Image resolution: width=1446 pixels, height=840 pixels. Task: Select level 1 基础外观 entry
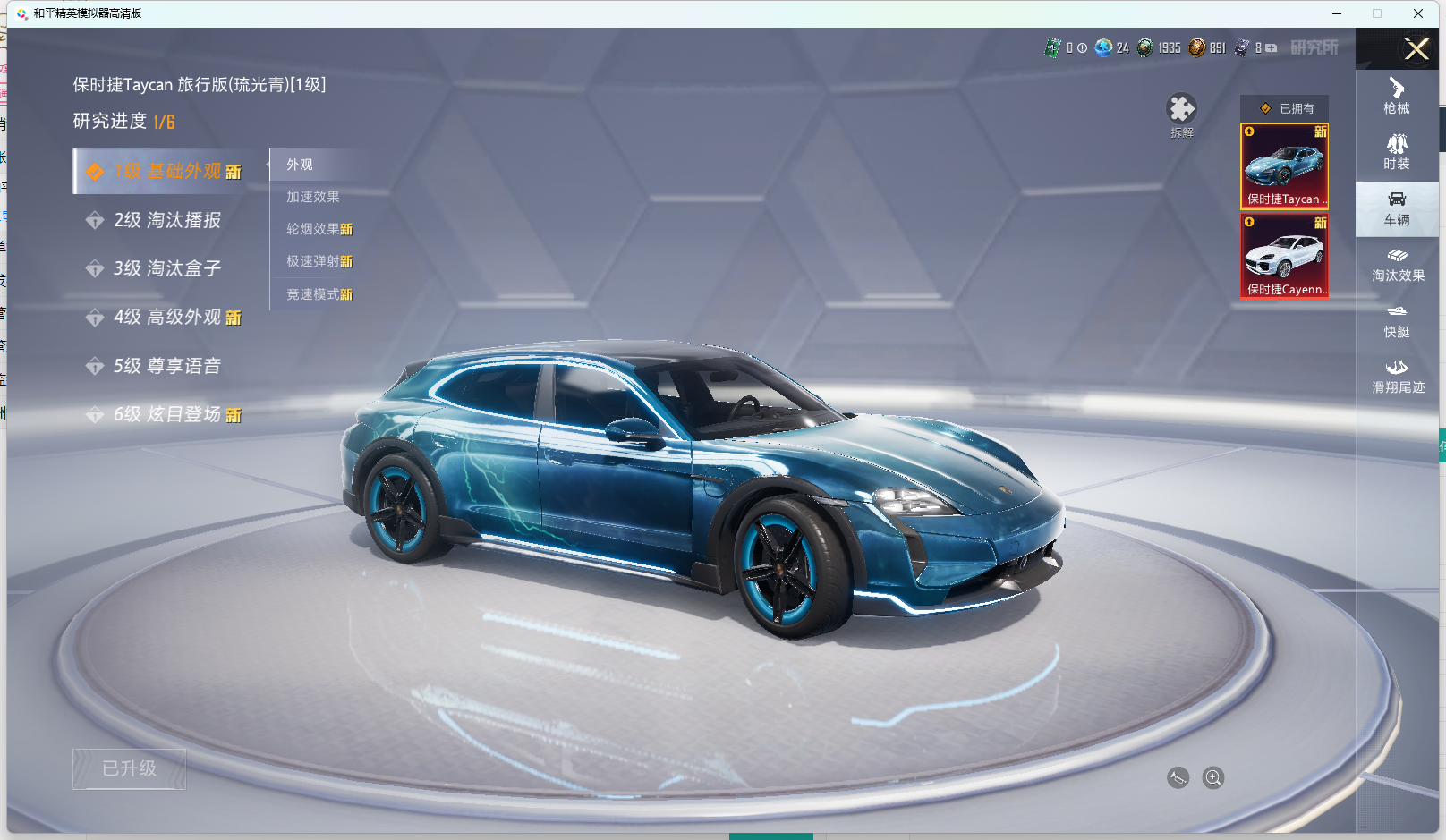(168, 171)
